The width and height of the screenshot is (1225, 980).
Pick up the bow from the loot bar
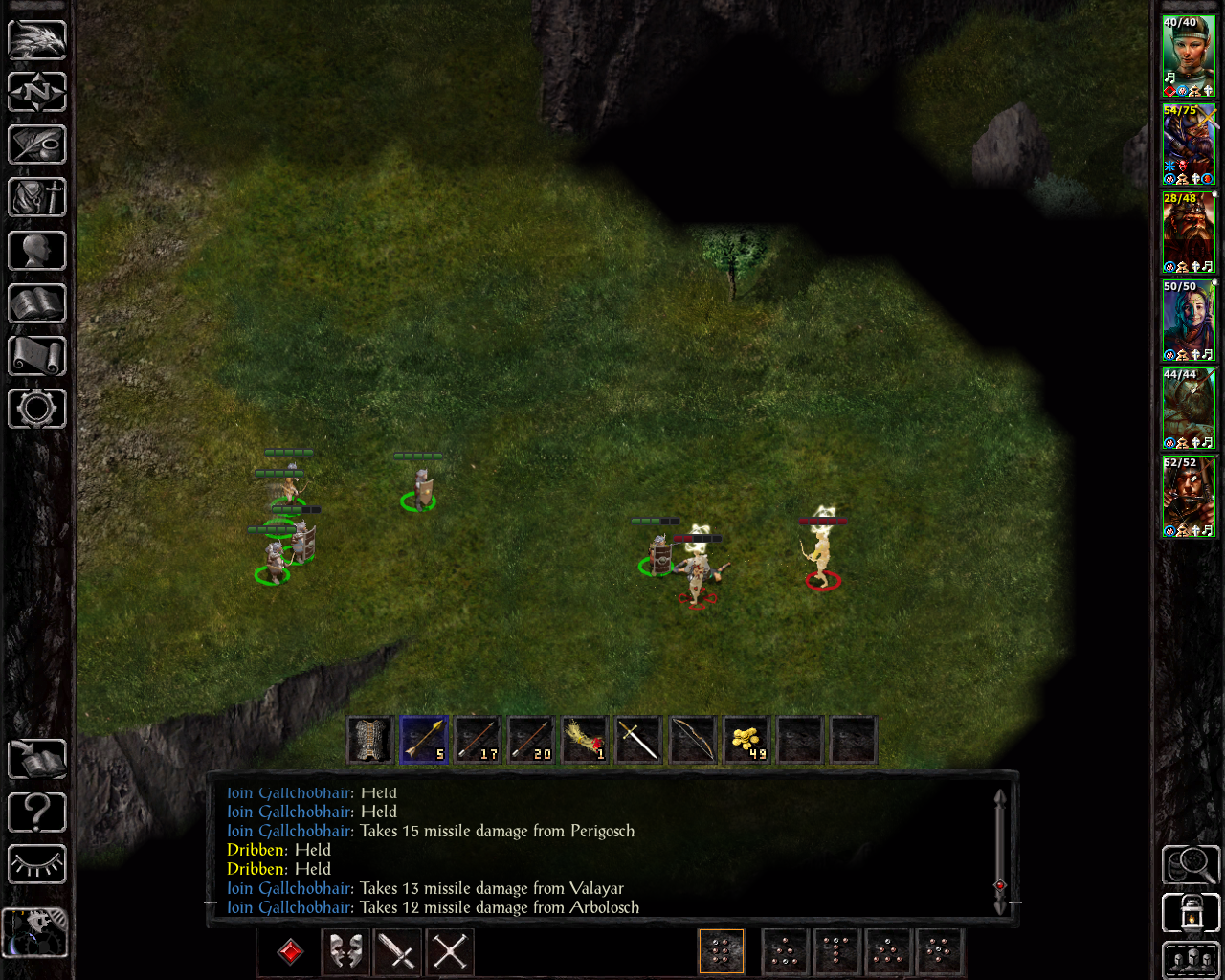[692, 740]
